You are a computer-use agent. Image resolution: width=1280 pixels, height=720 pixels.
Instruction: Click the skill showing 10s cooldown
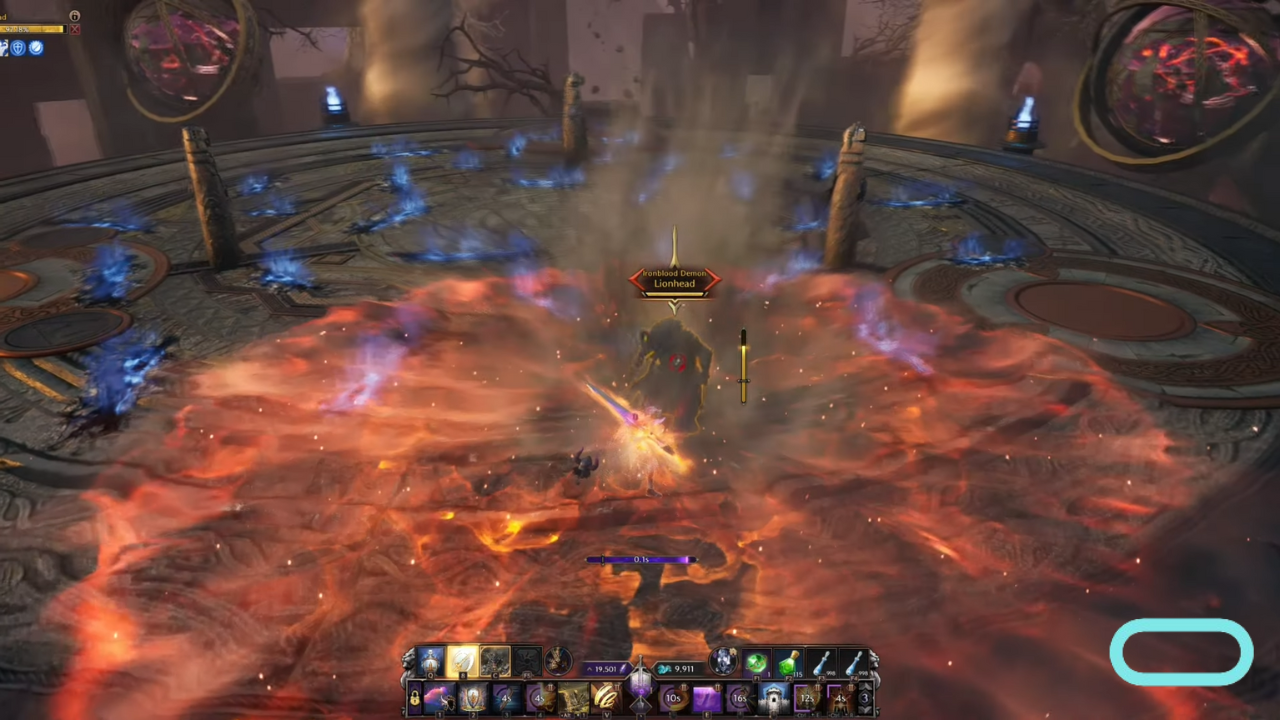672,697
